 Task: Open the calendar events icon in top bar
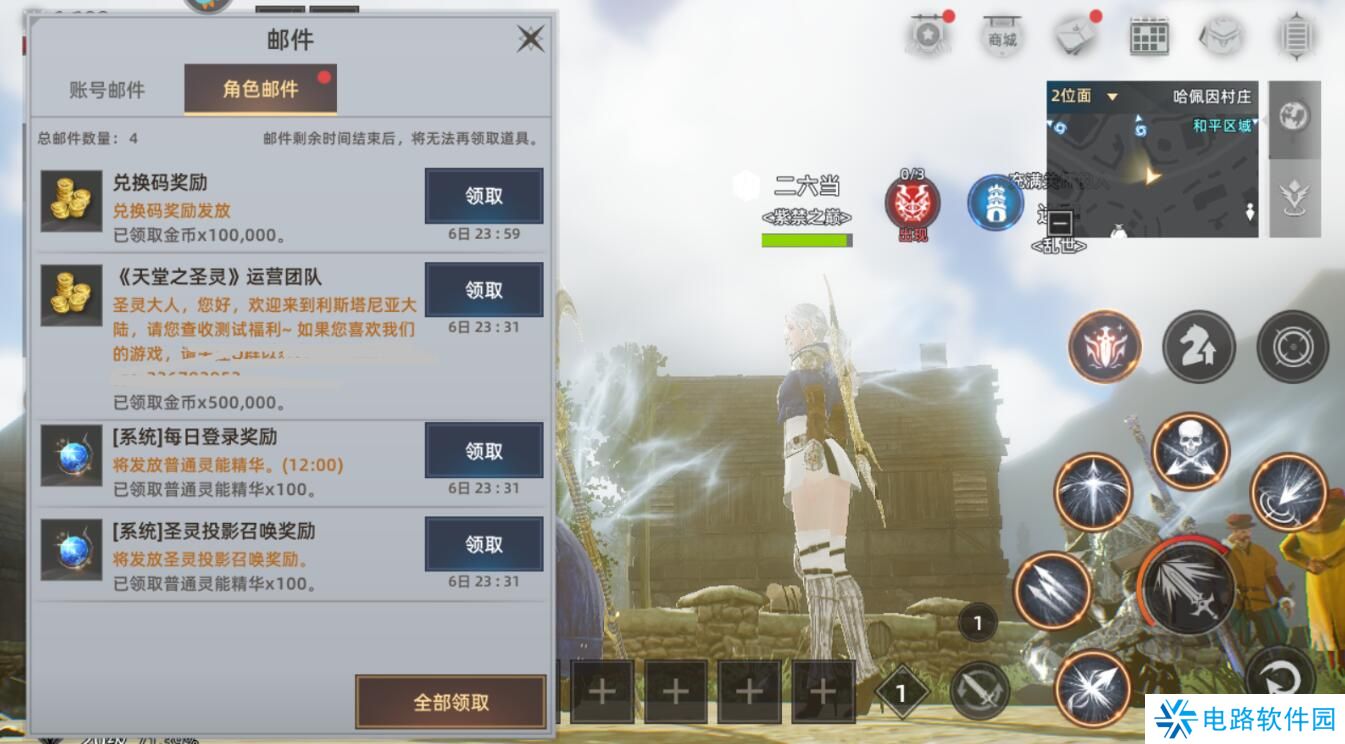click(1148, 33)
